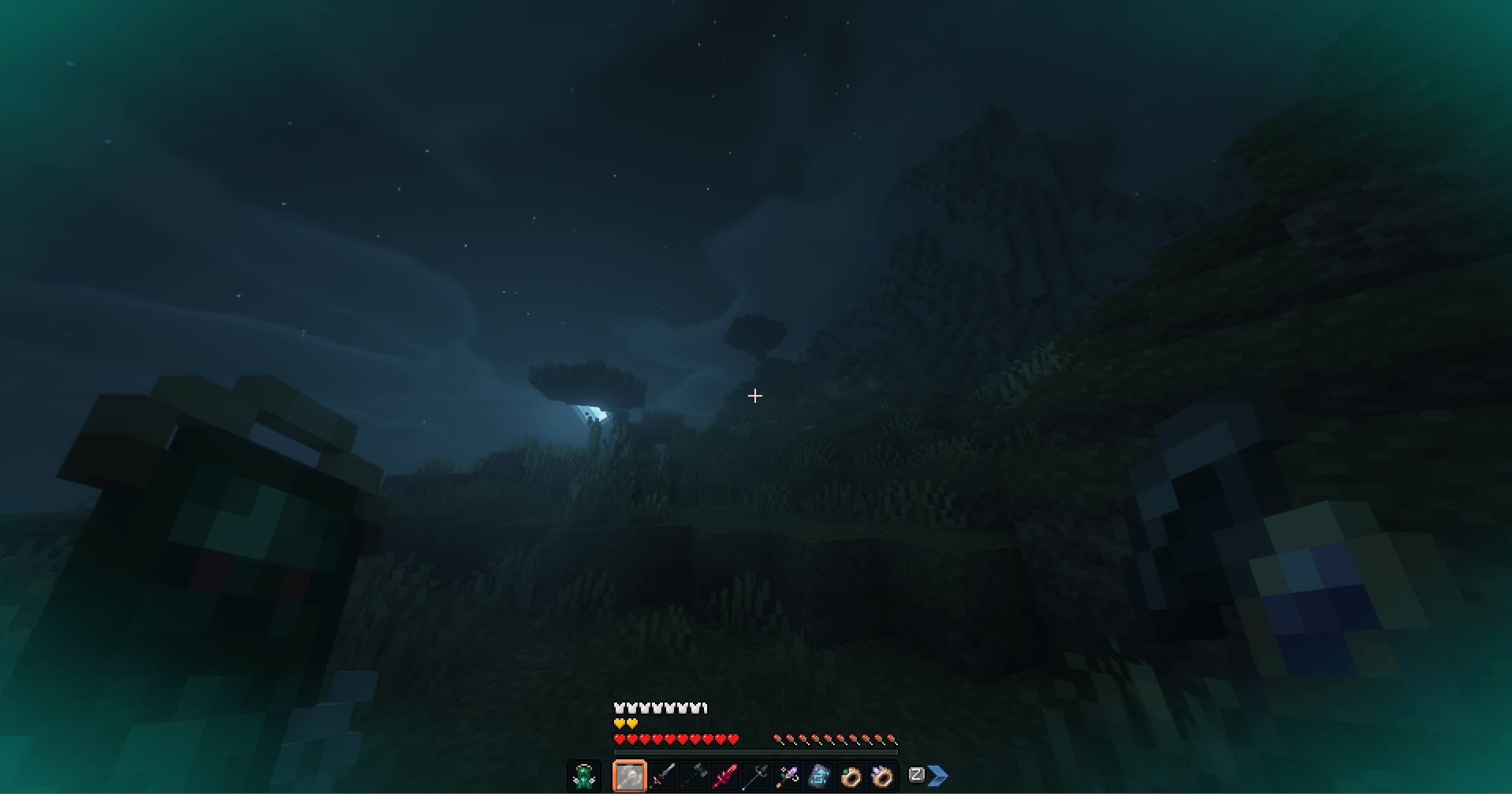Select the crimson red blade
Viewport: 1512px width, 794px height.
[725, 776]
